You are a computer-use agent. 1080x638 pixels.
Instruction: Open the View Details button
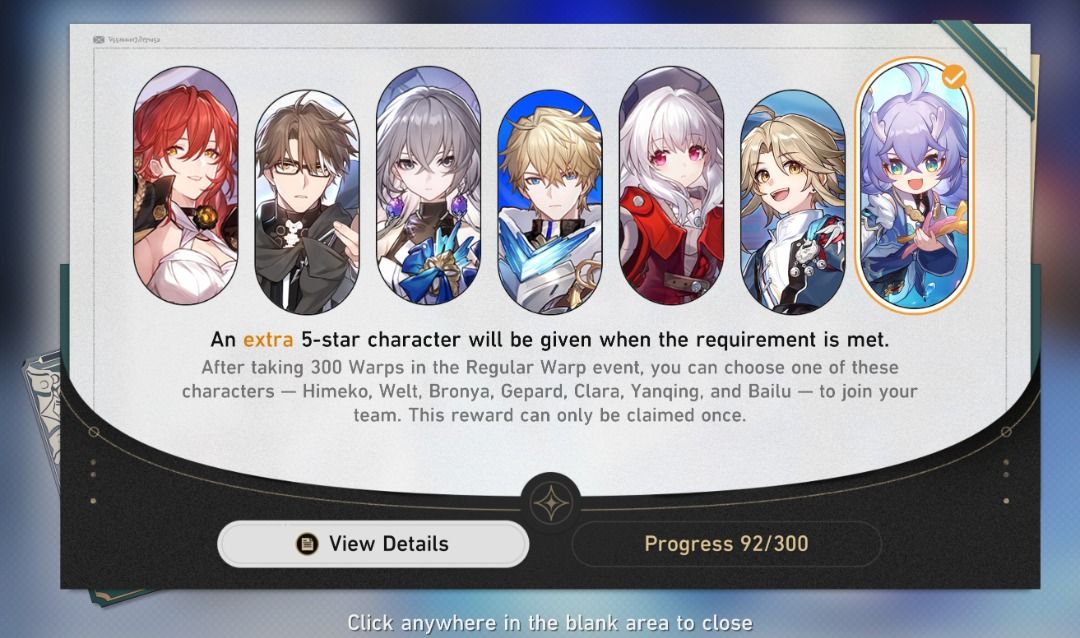pos(373,544)
